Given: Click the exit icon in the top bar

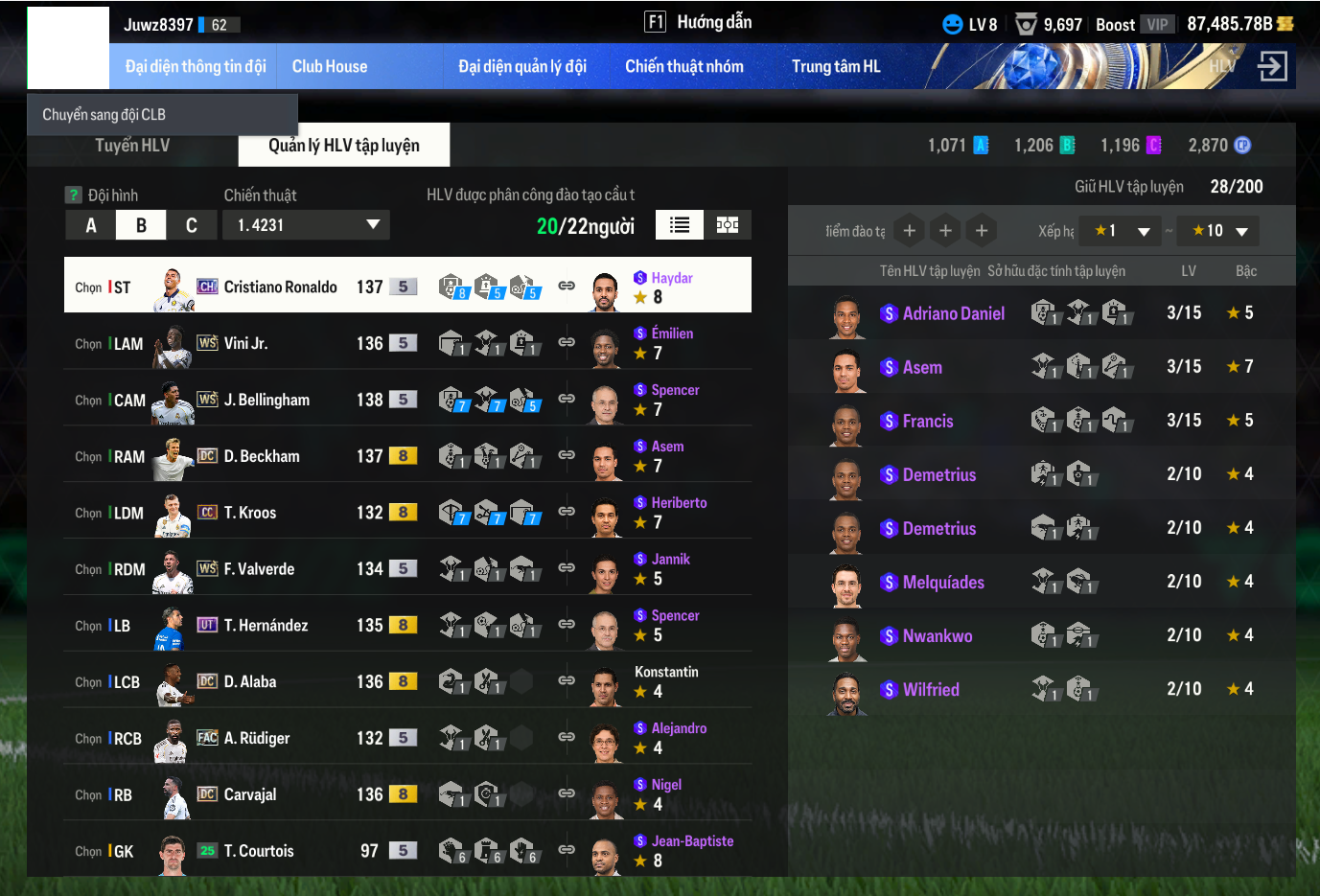Looking at the screenshot, I should click(x=1272, y=66).
